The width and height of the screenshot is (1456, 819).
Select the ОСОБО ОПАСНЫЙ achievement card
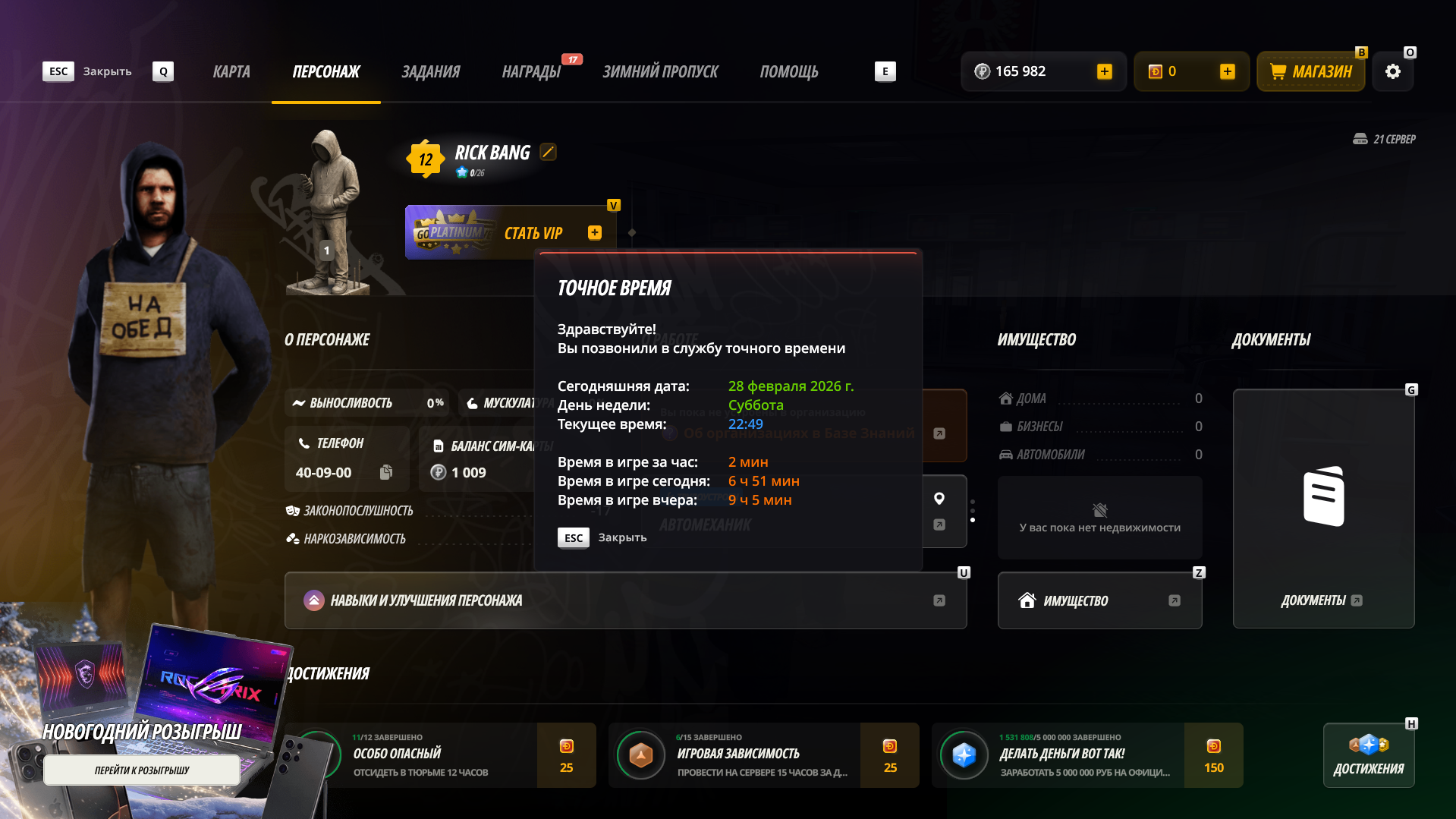pos(440,755)
